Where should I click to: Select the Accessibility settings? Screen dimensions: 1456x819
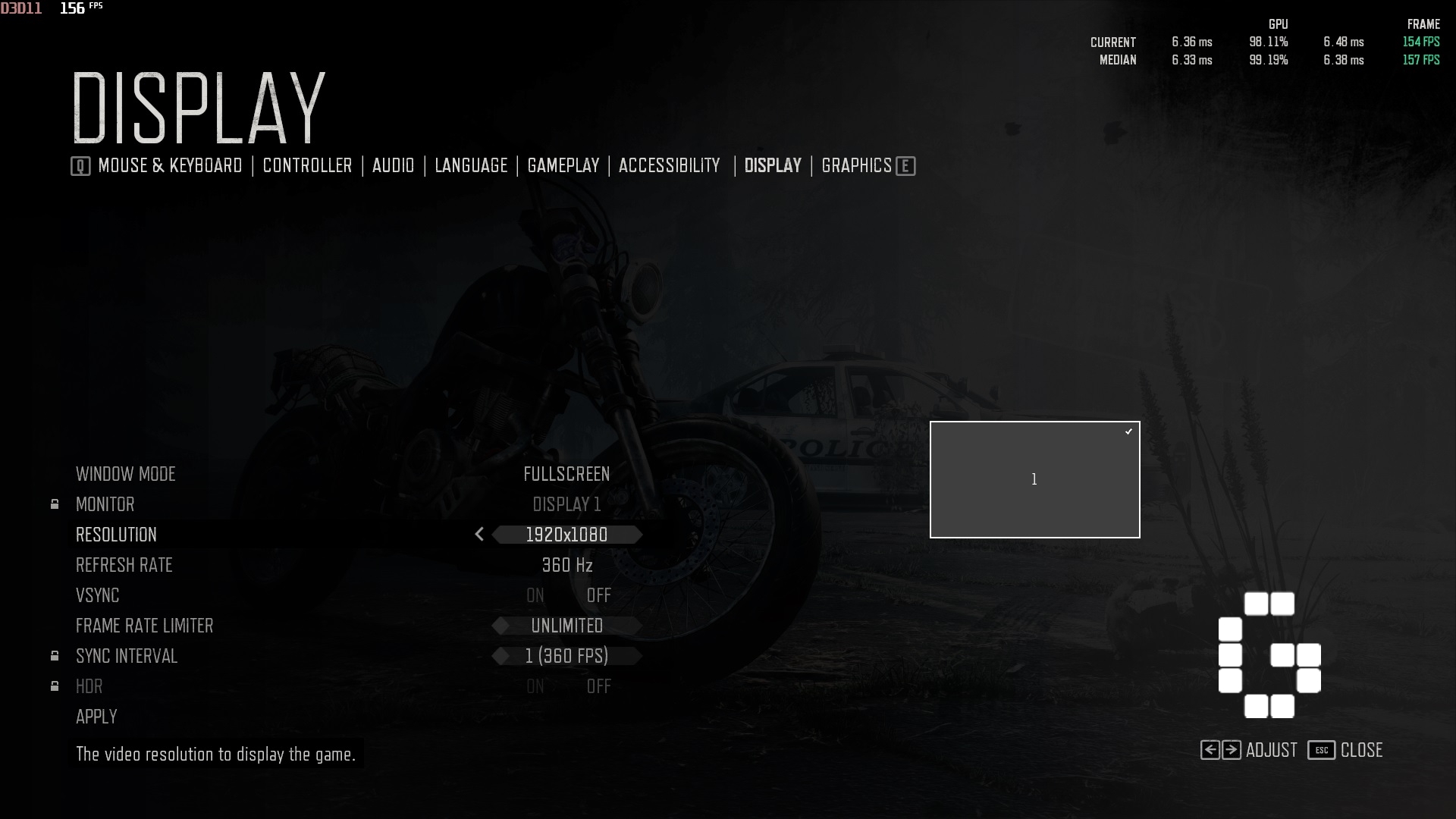pyautogui.click(x=669, y=165)
